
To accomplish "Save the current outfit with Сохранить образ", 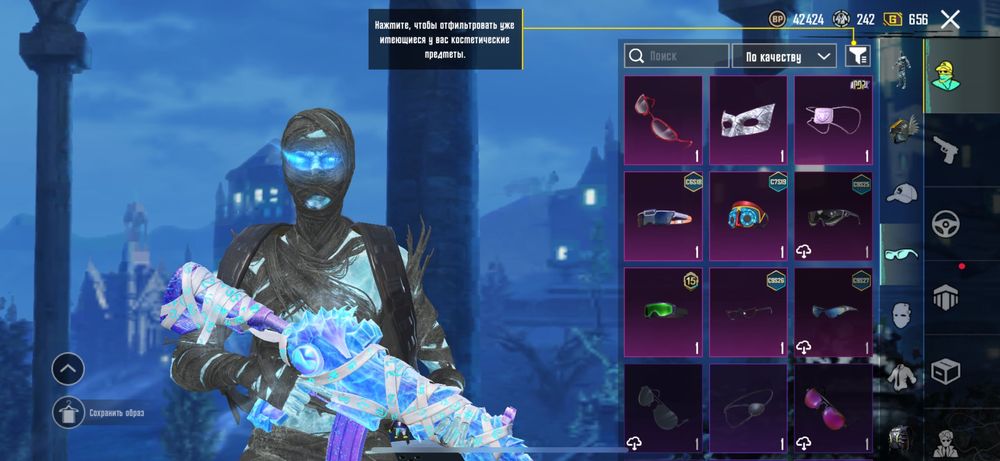I will (x=68, y=410).
